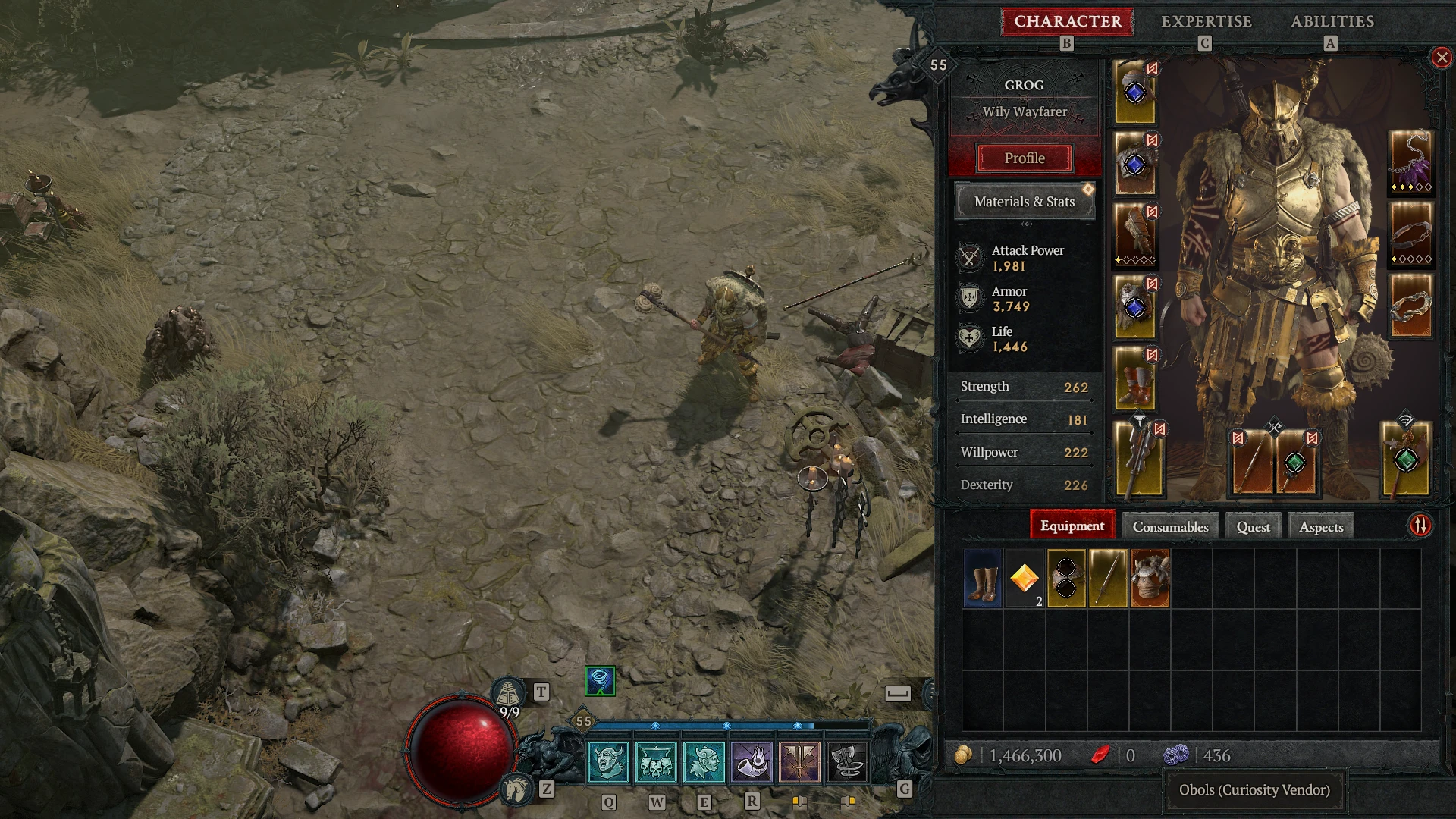
Task: Switch to the Expertise tab
Action: [x=1206, y=21]
